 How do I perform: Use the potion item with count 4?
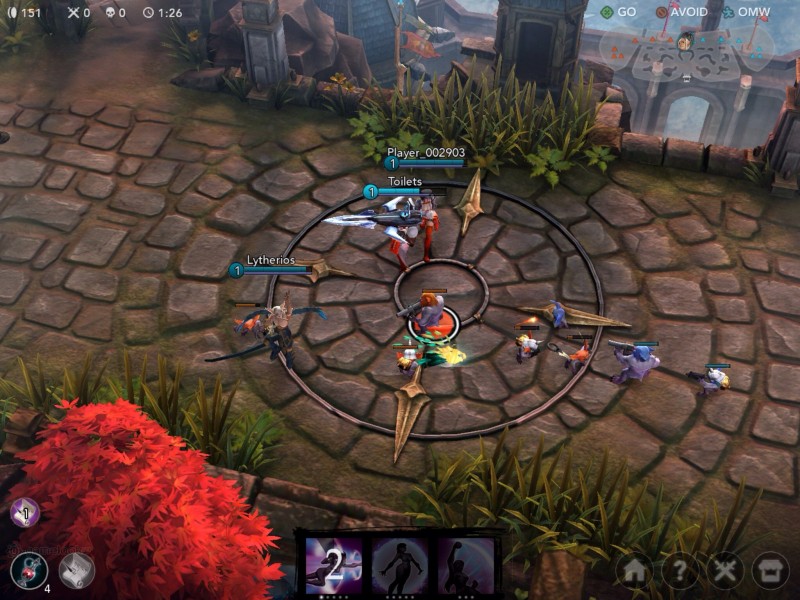[x=29, y=570]
